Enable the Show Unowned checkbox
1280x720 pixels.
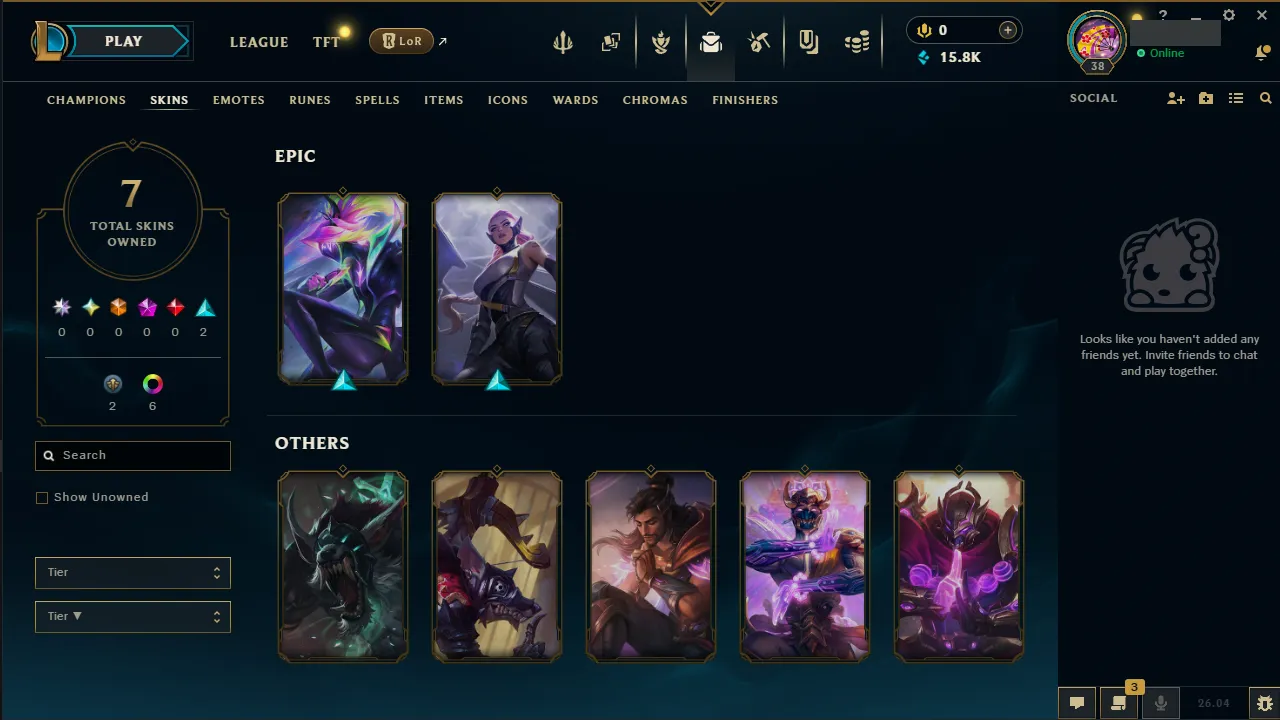41,497
